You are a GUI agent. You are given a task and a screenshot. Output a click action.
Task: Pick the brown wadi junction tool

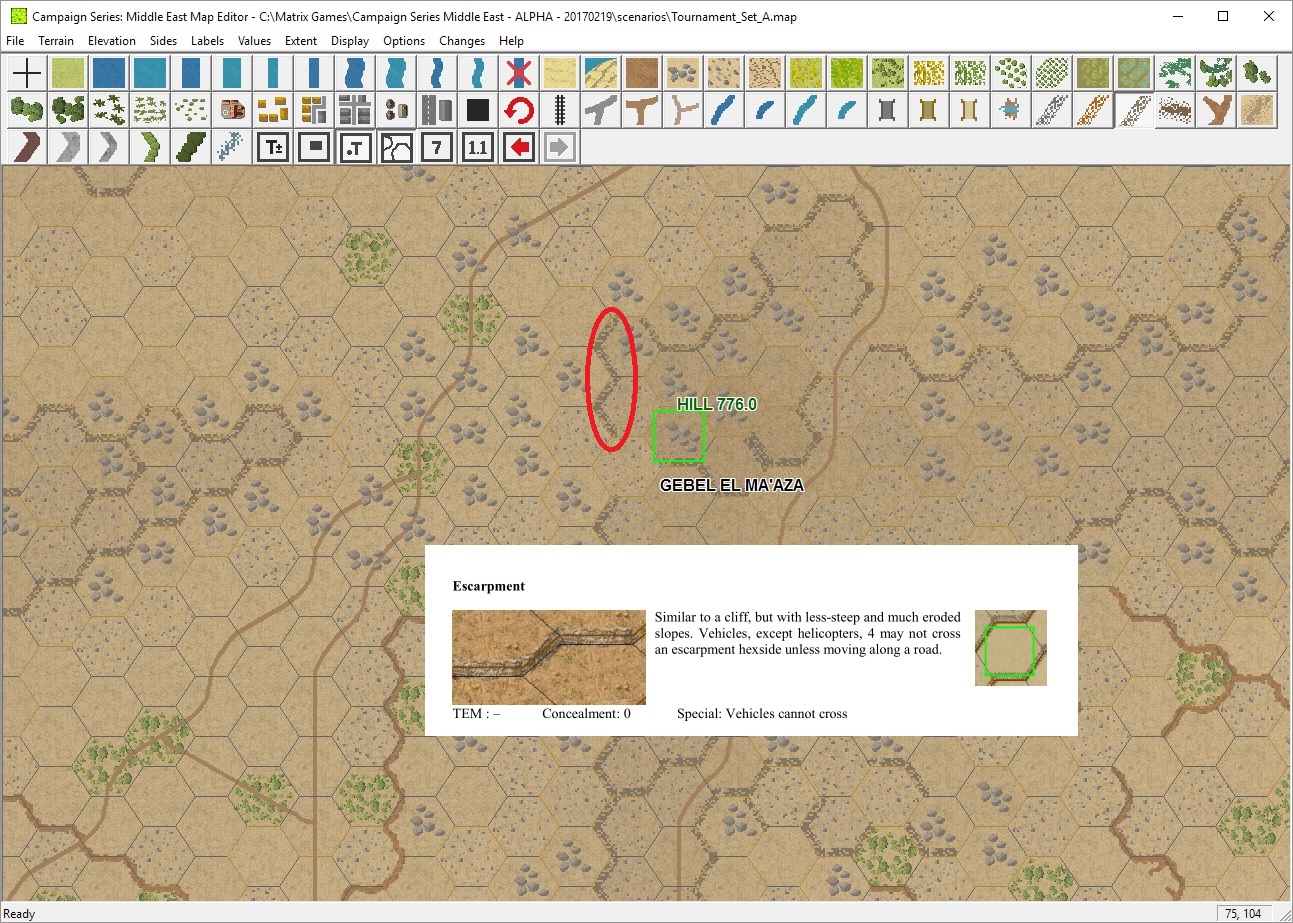click(x=640, y=110)
